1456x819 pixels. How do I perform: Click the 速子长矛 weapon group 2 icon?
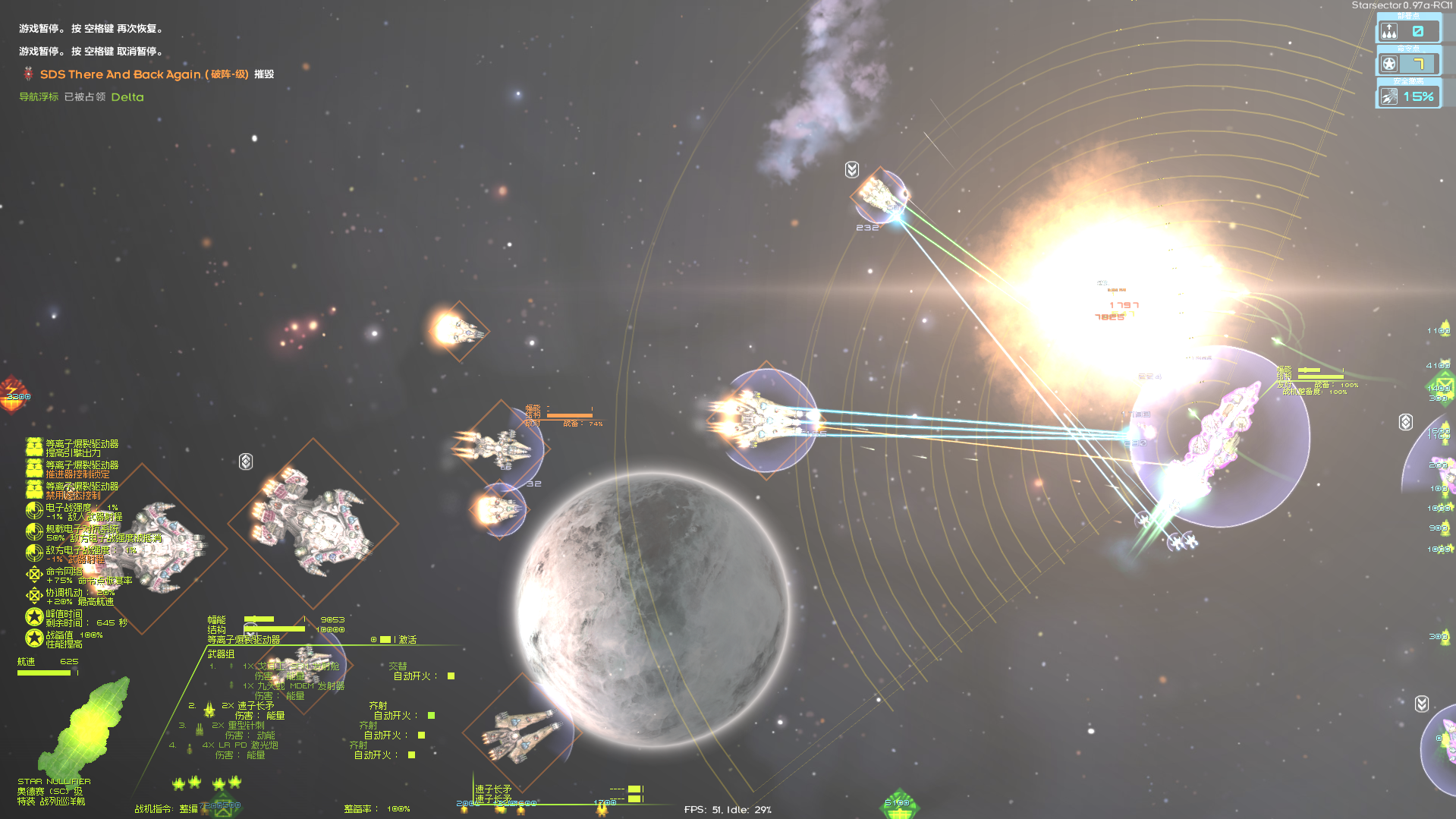point(209,710)
